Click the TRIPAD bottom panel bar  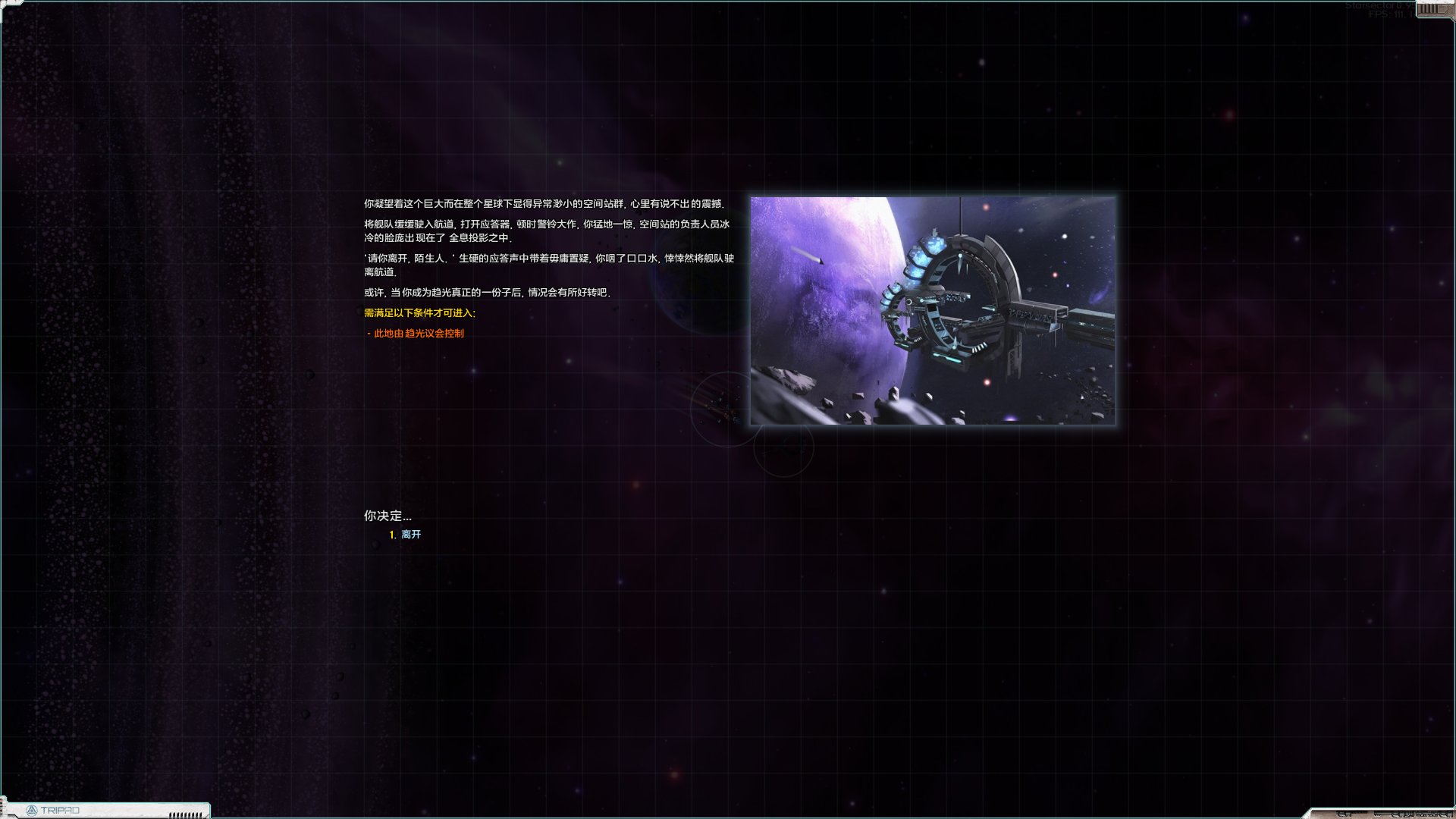(114, 810)
